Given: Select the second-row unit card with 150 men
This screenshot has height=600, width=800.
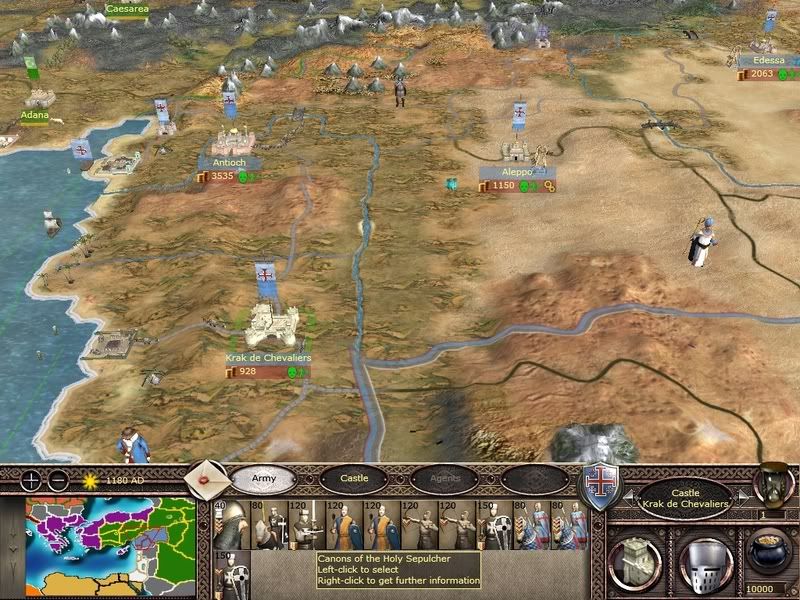Looking at the screenshot, I should pos(227,573).
